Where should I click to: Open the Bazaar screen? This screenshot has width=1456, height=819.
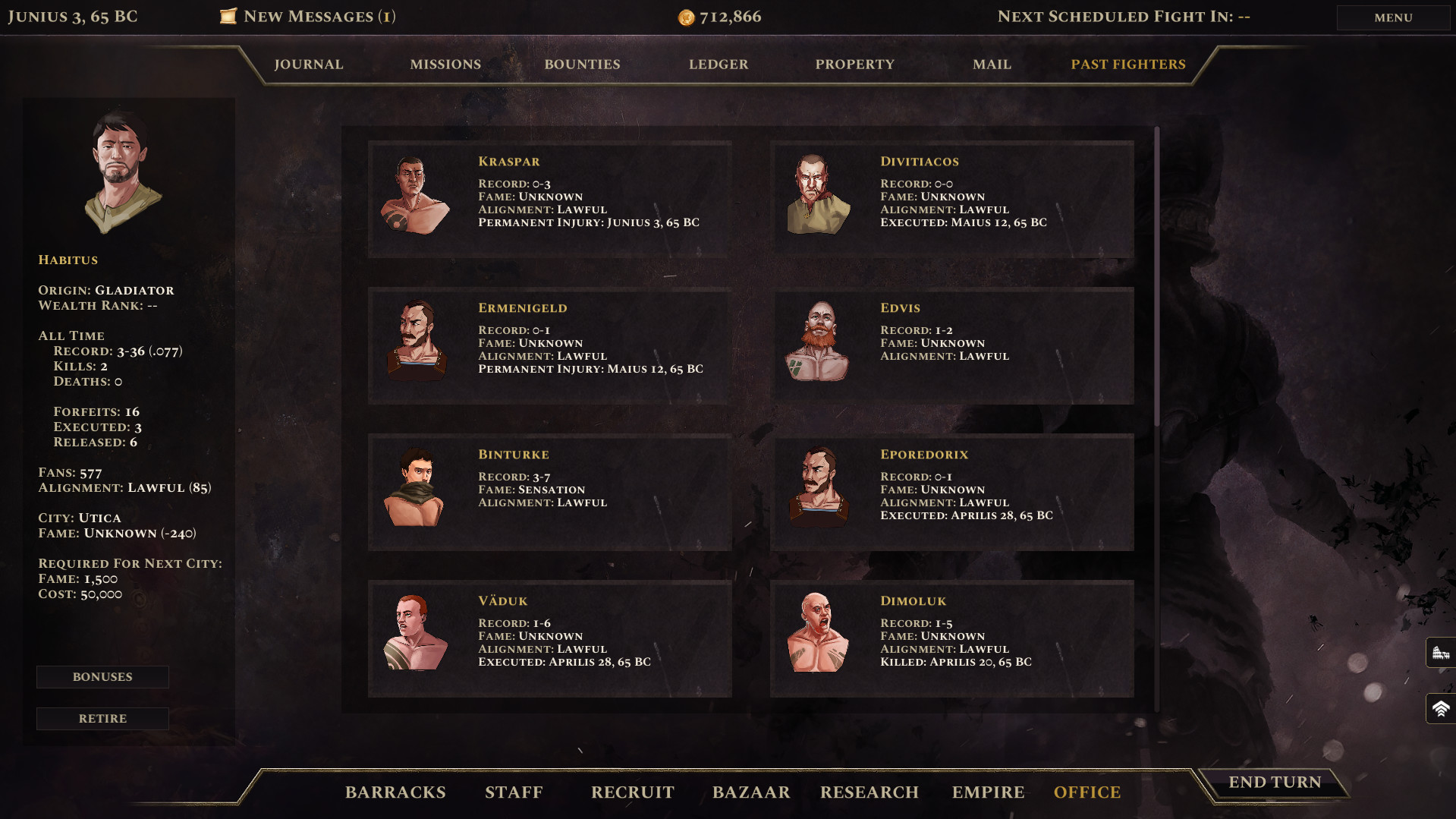coord(750,792)
